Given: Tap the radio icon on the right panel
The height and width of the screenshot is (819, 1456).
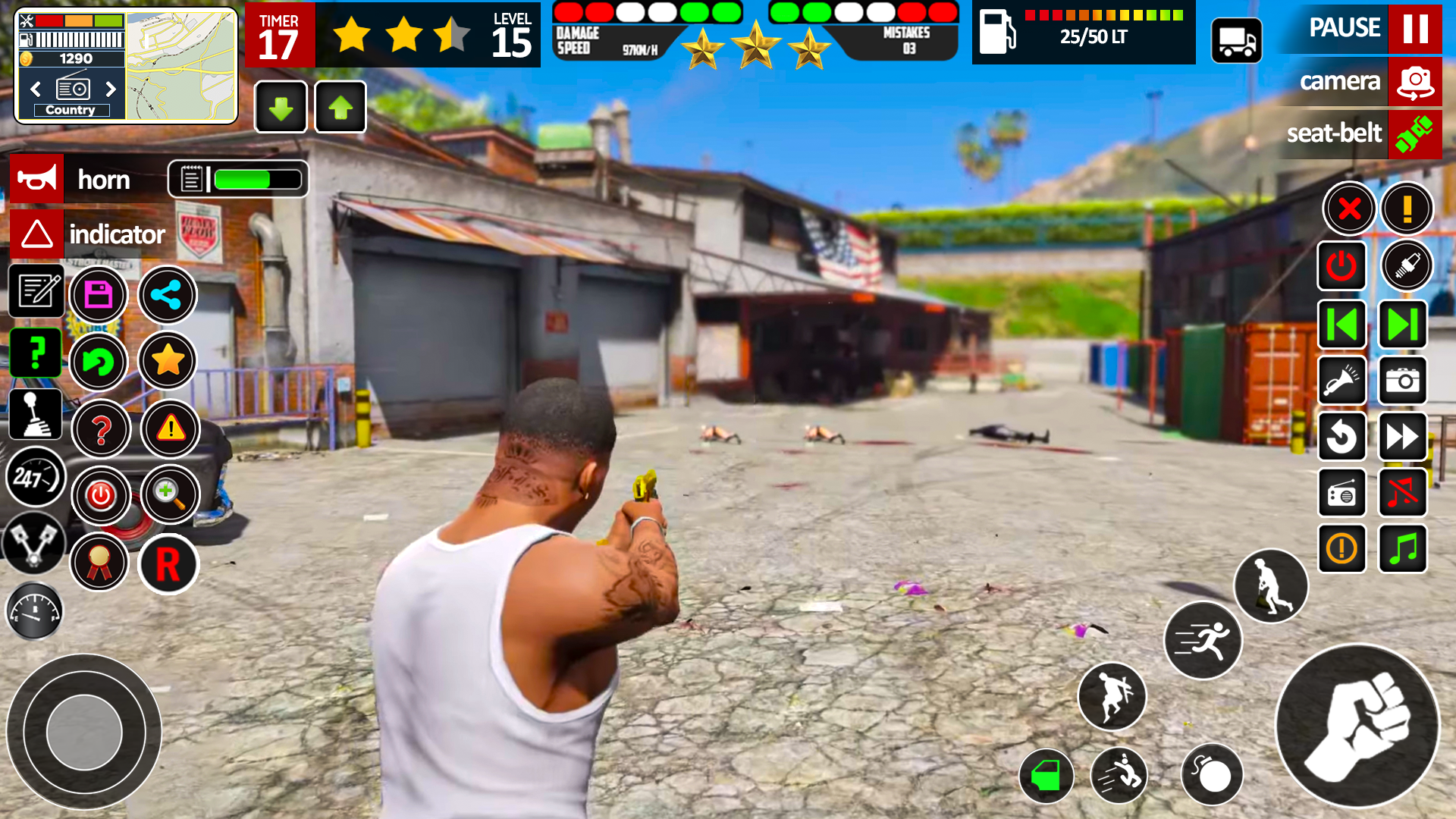Looking at the screenshot, I should pos(1341,493).
